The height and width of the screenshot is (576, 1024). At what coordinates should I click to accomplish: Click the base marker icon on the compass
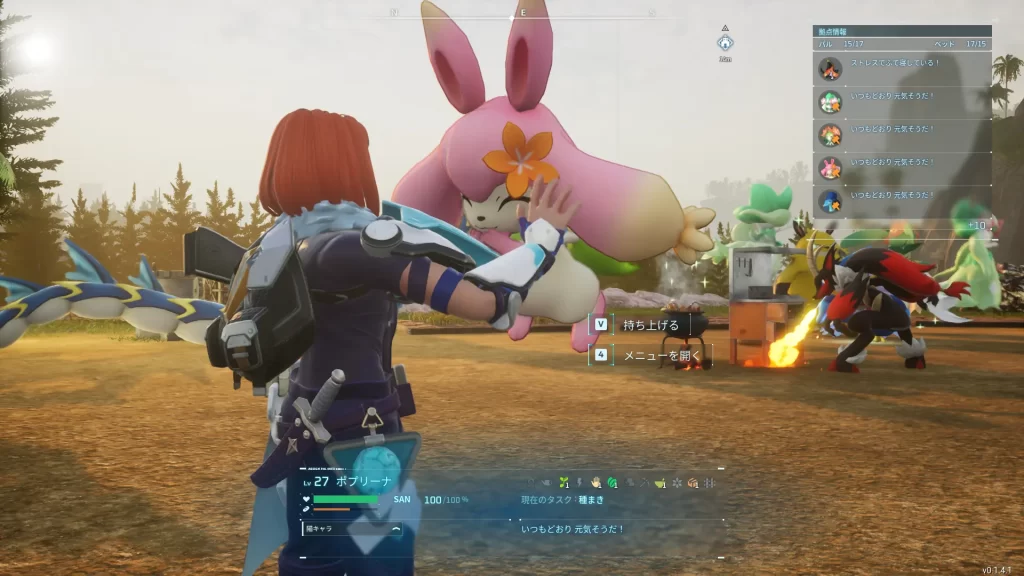[725, 43]
